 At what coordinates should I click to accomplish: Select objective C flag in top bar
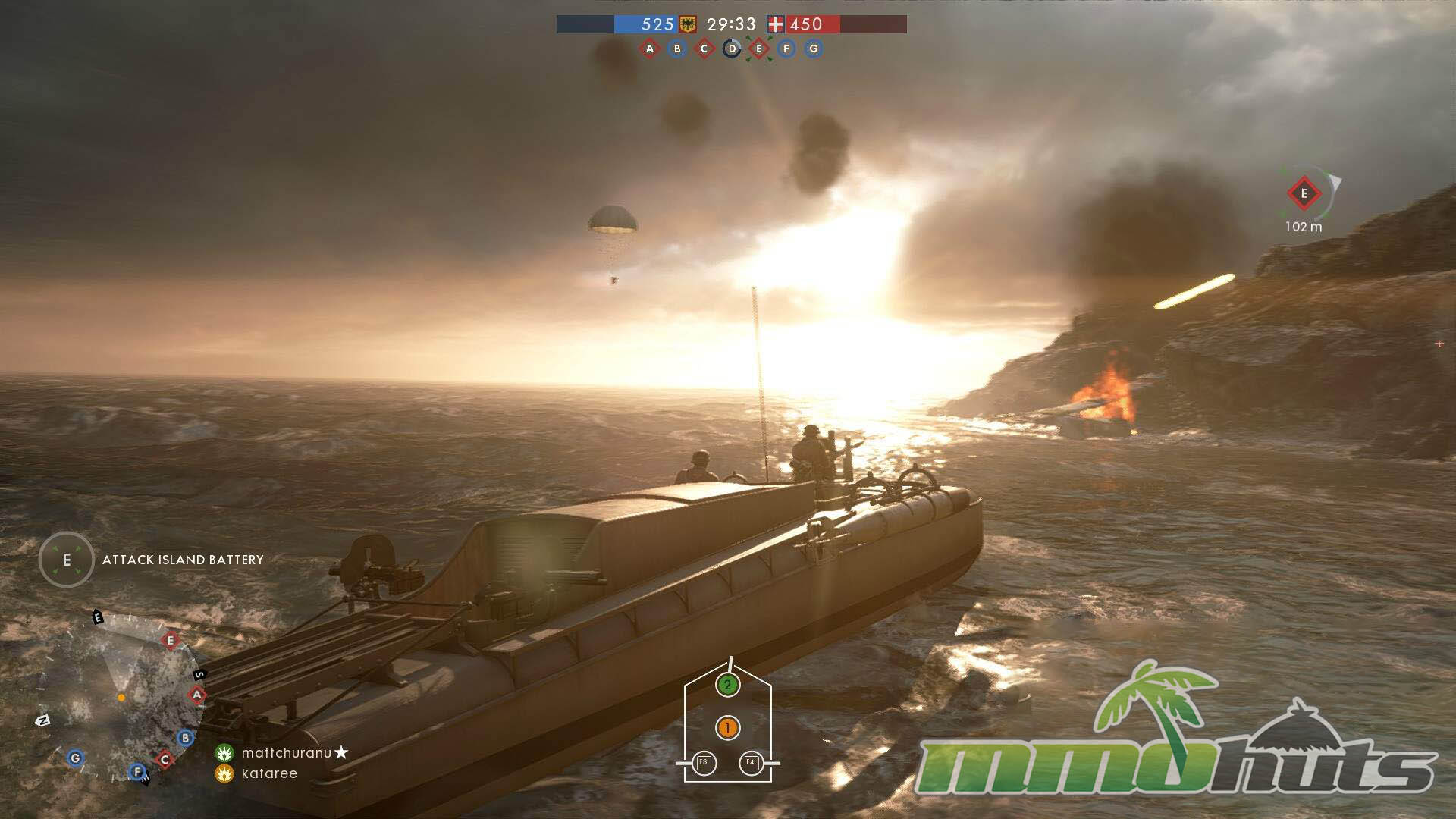(x=704, y=49)
